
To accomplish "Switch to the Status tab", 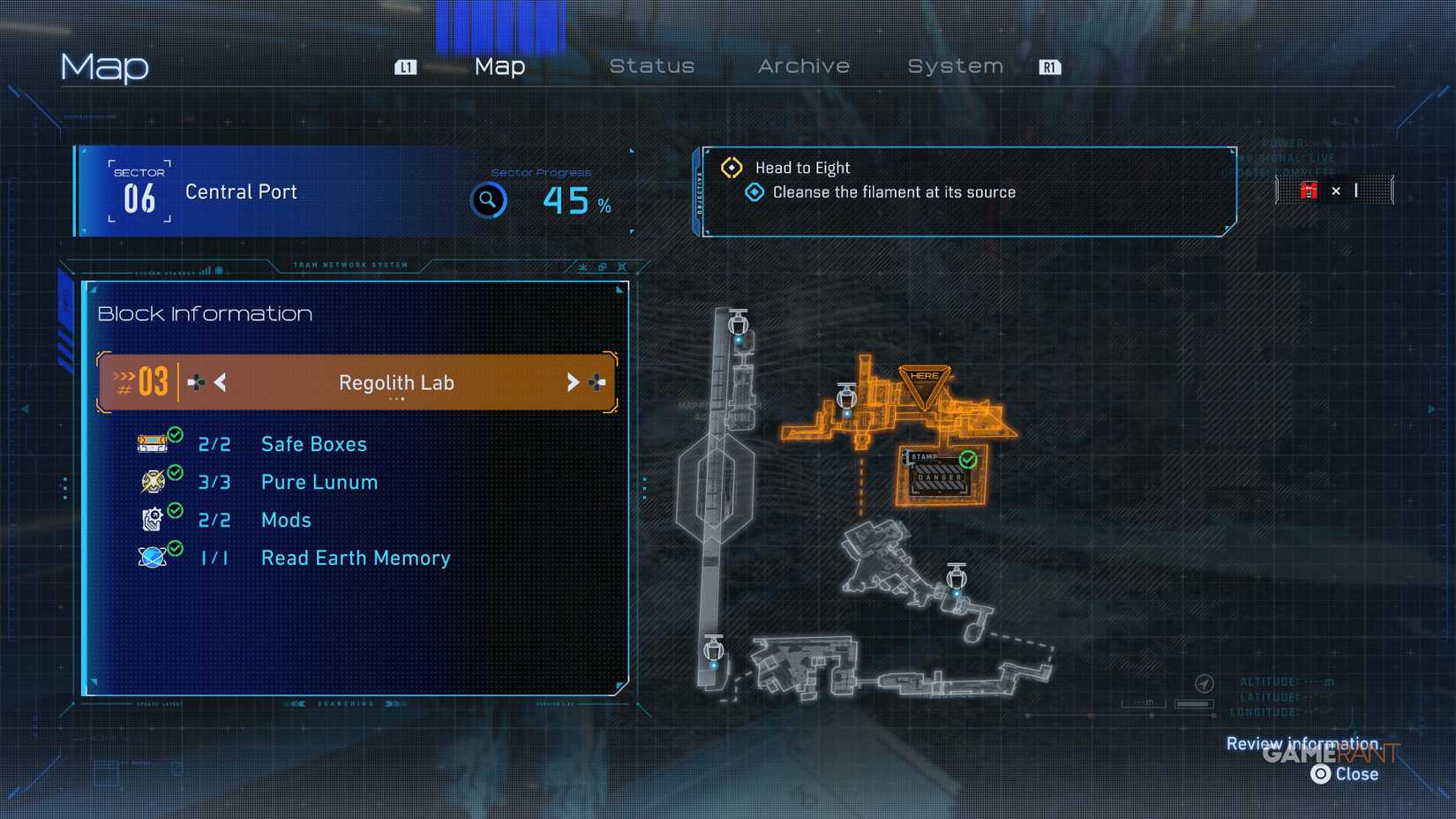I will coord(652,65).
